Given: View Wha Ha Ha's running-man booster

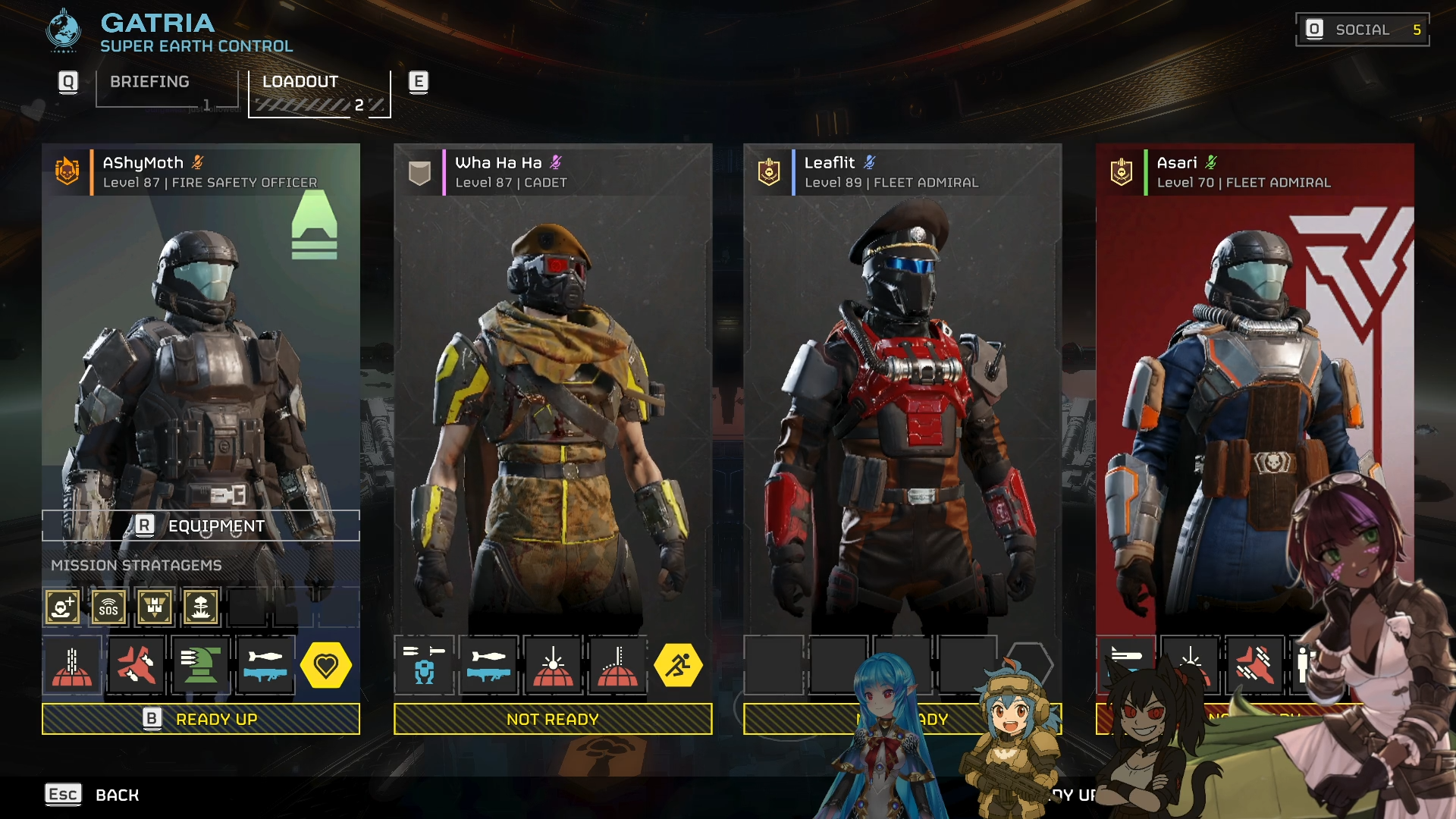Looking at the screenshot, I should 678,665.
